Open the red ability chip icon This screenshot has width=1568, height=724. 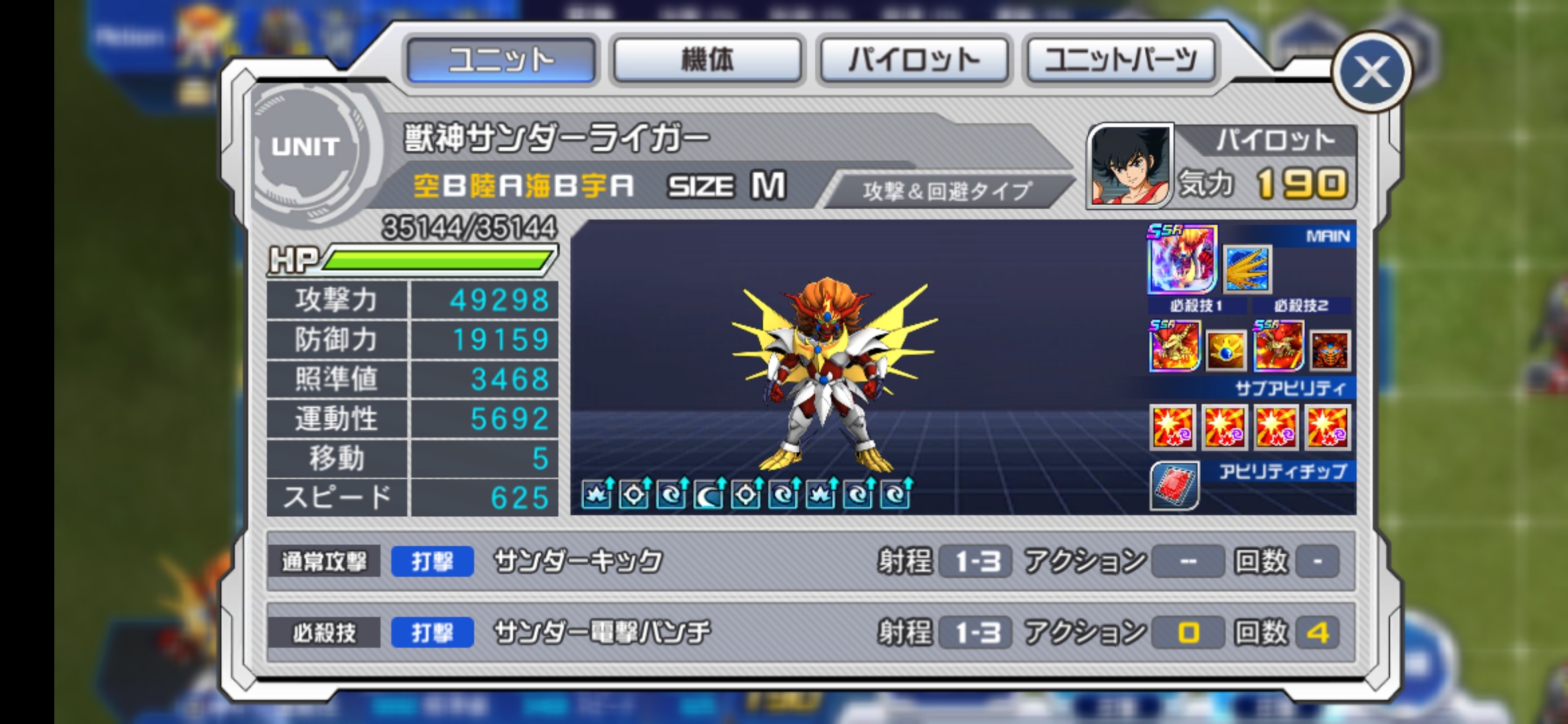[x=1174, y=485]
